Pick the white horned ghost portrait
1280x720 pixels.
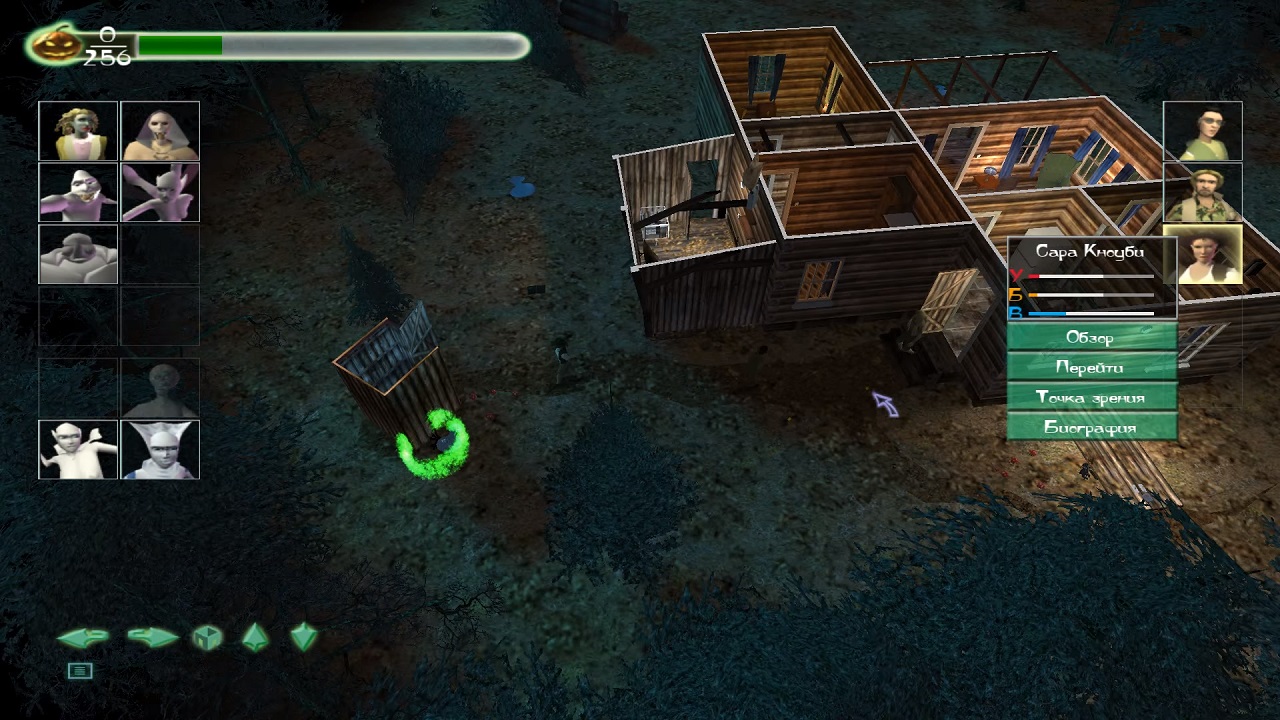(x=160, y=449)
